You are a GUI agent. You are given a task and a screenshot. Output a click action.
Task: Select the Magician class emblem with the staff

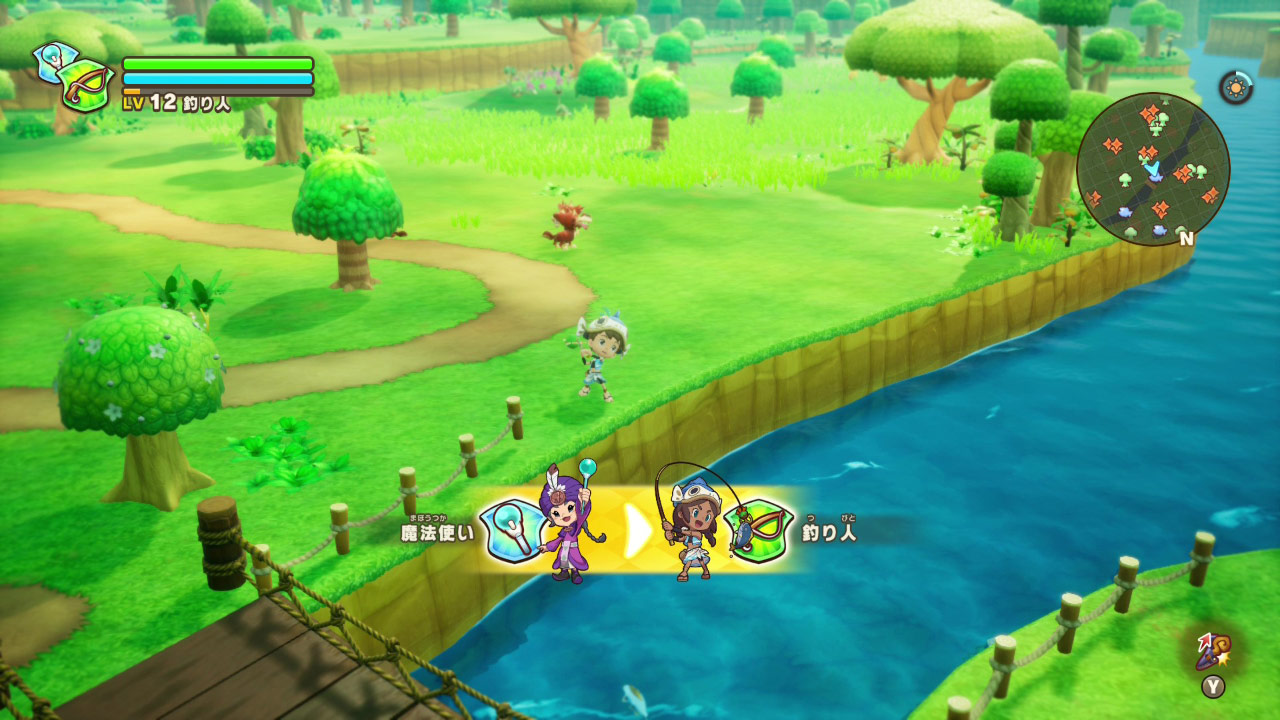tap(514, 530)
